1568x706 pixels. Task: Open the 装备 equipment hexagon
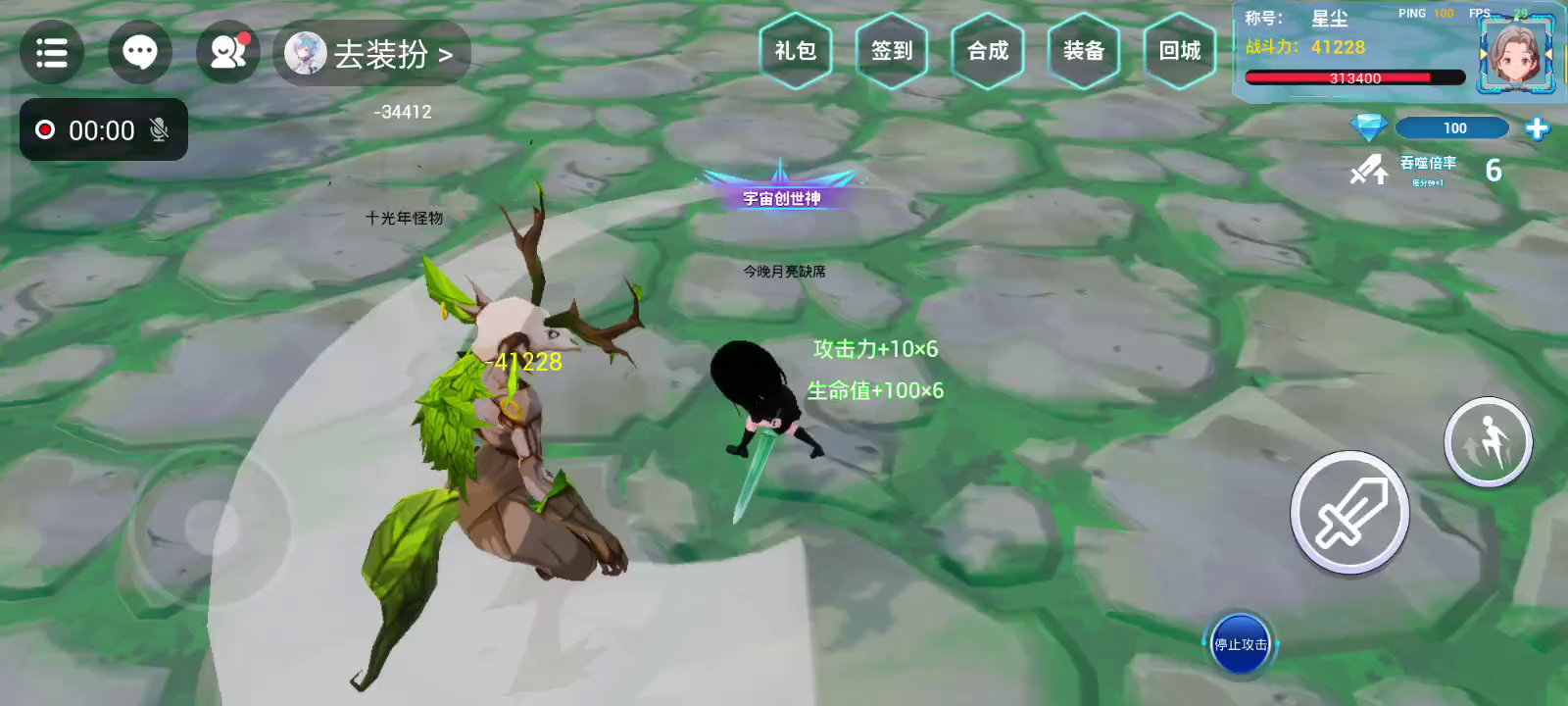pos(1084,51)
